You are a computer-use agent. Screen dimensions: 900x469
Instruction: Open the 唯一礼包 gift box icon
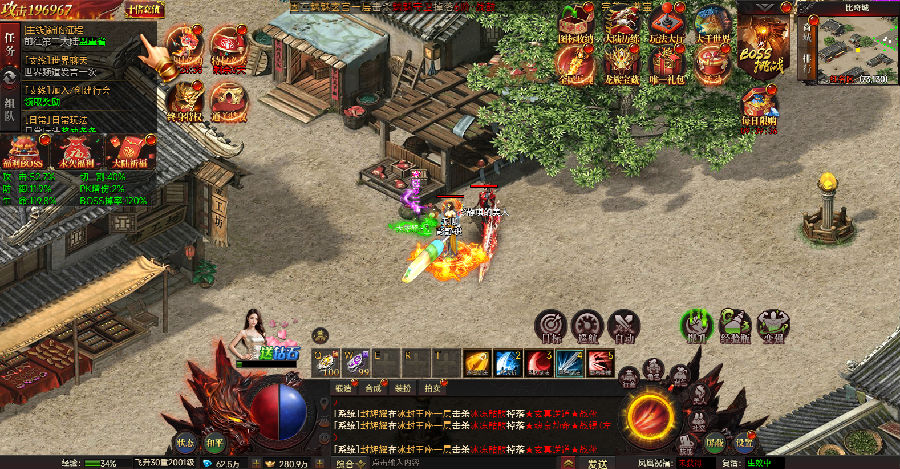pyautogui.click(x=667, y=67)
